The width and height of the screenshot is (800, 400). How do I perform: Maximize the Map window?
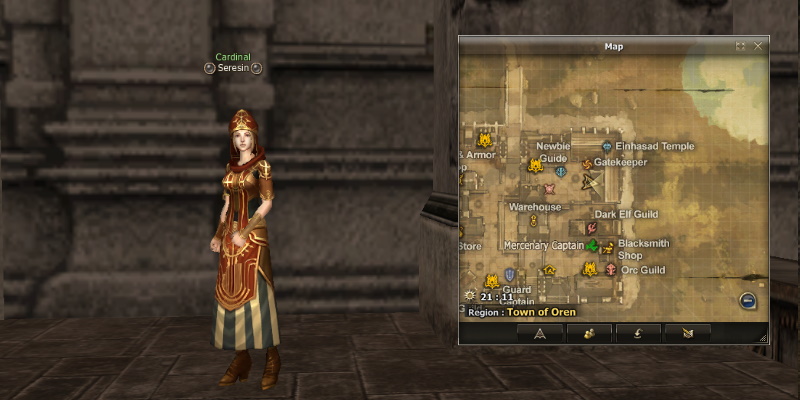click(740, 46)
